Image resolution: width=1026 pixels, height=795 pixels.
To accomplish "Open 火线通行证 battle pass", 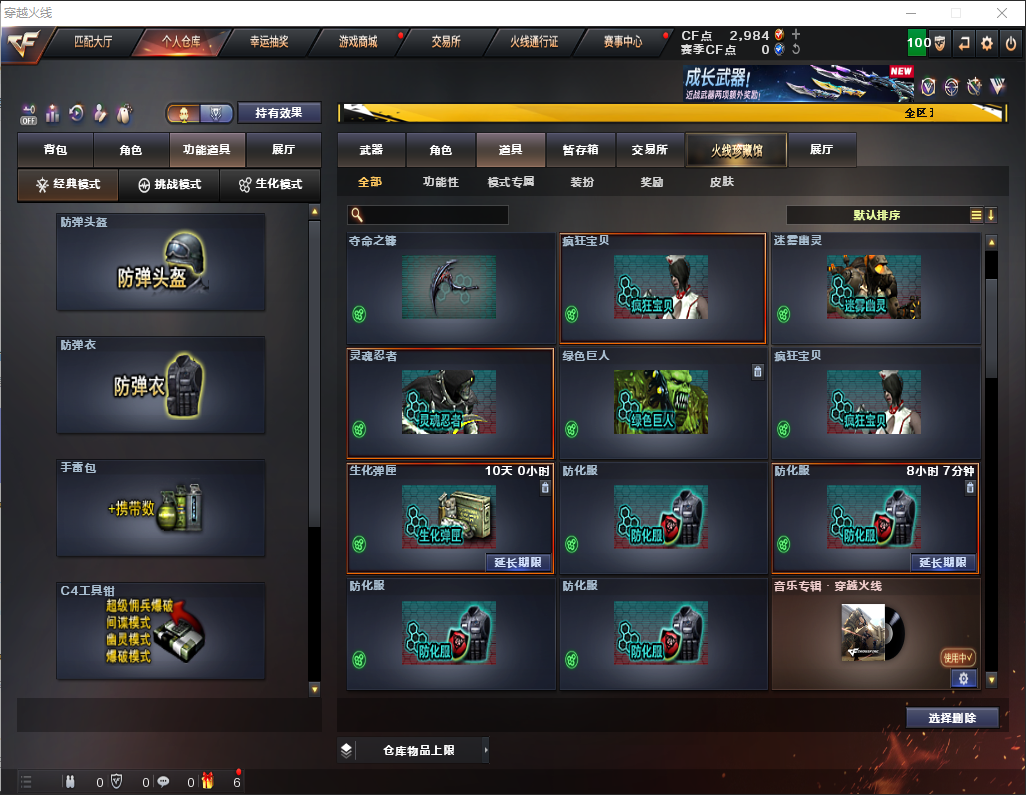I will (534, 42).
